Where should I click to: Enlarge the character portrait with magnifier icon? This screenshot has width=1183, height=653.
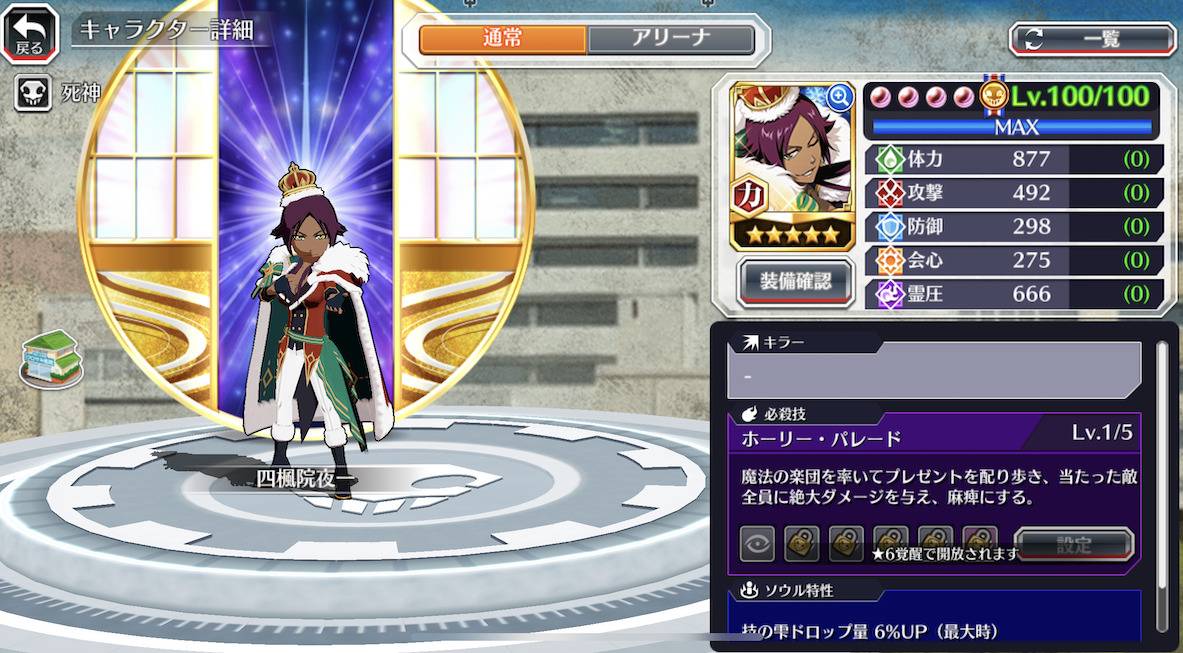pos(839,96)
